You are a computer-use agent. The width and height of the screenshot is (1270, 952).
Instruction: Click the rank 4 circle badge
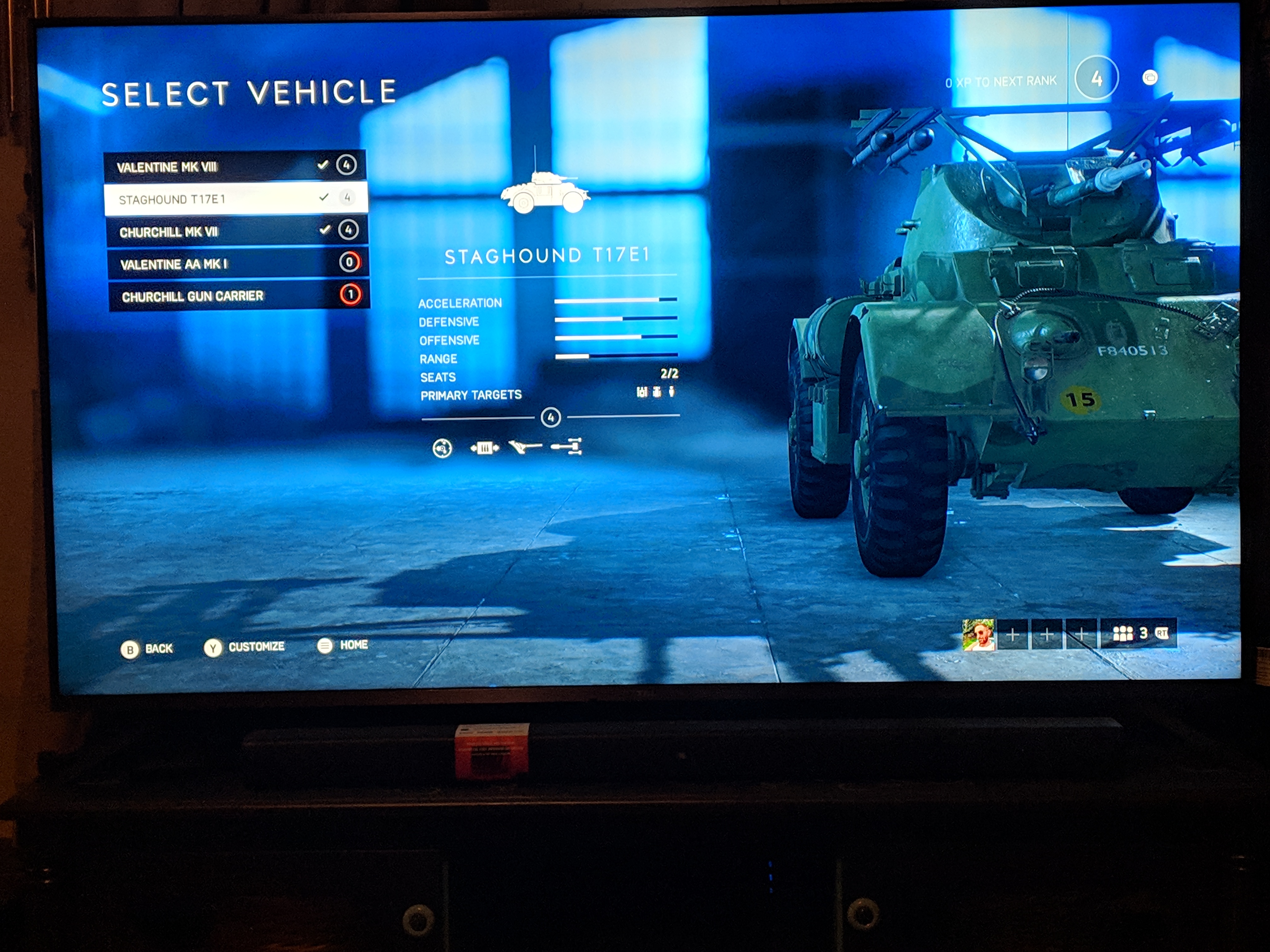[x=1096, y=79]
